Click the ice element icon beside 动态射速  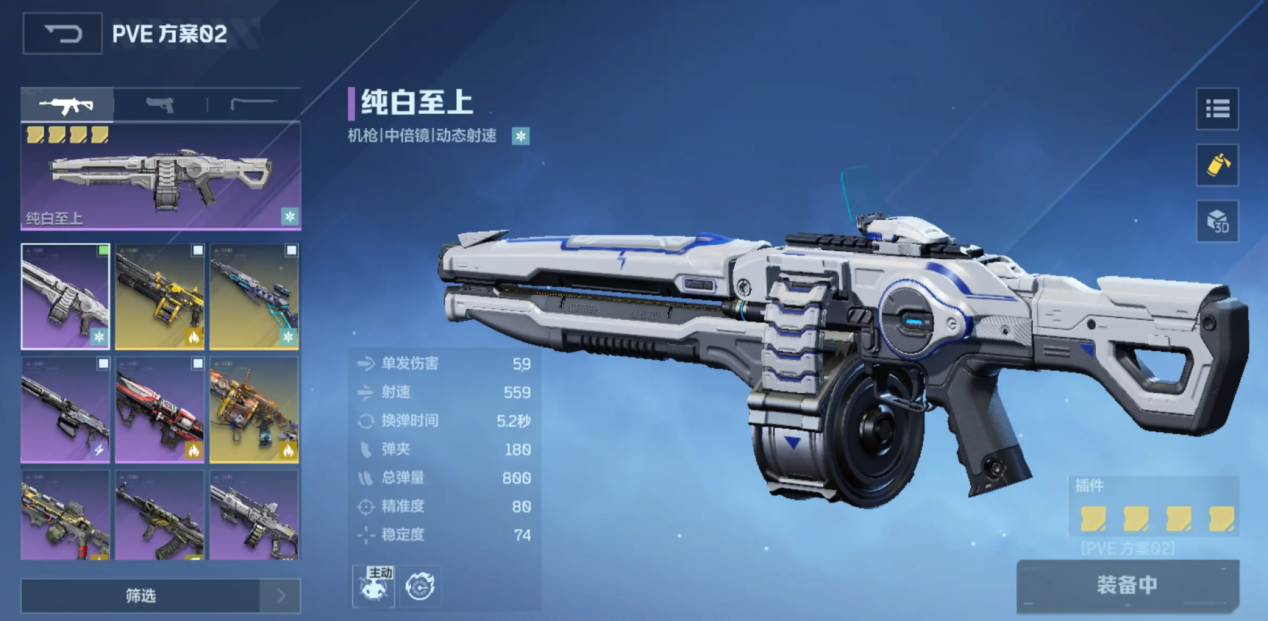tap(520, 136)
